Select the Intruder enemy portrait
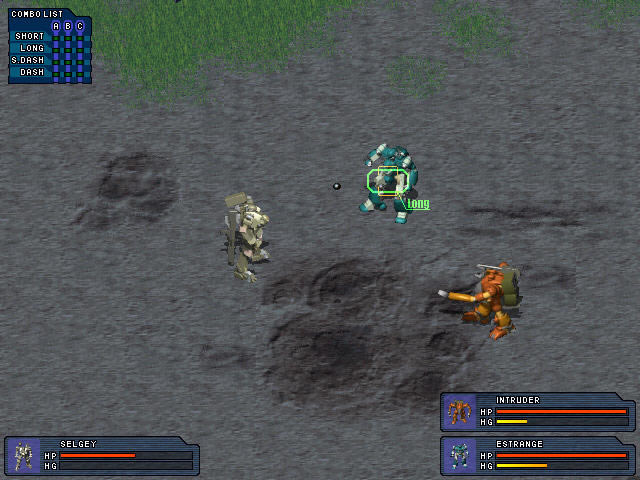Screen dimensions: 640x480 460,411
